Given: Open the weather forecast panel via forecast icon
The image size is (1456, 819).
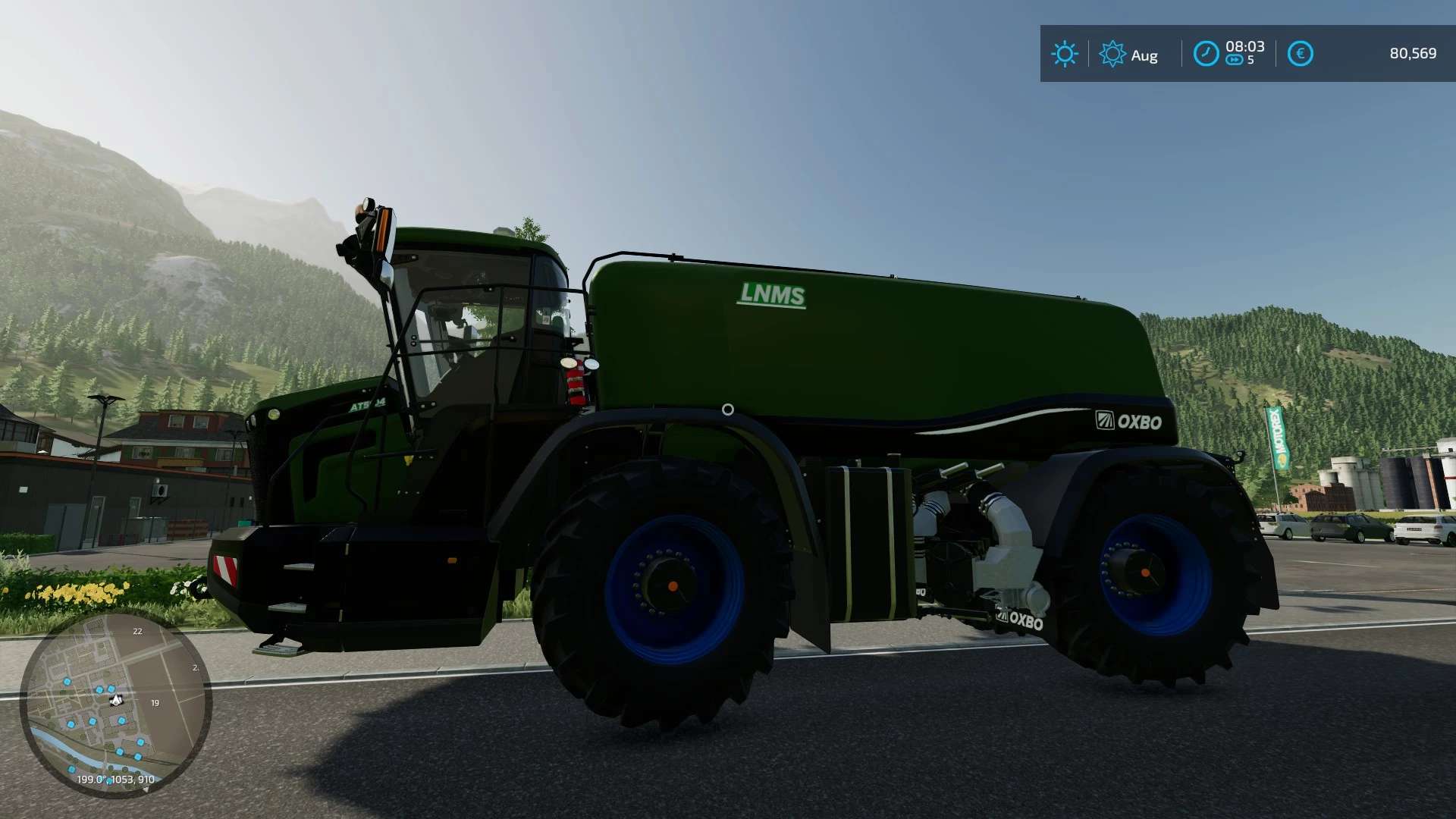Looking at the screenshot, I should [1112, 54].
